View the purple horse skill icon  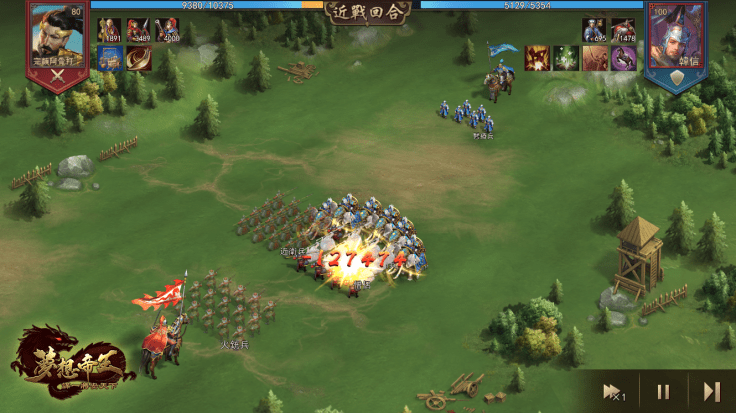[624, 58]
